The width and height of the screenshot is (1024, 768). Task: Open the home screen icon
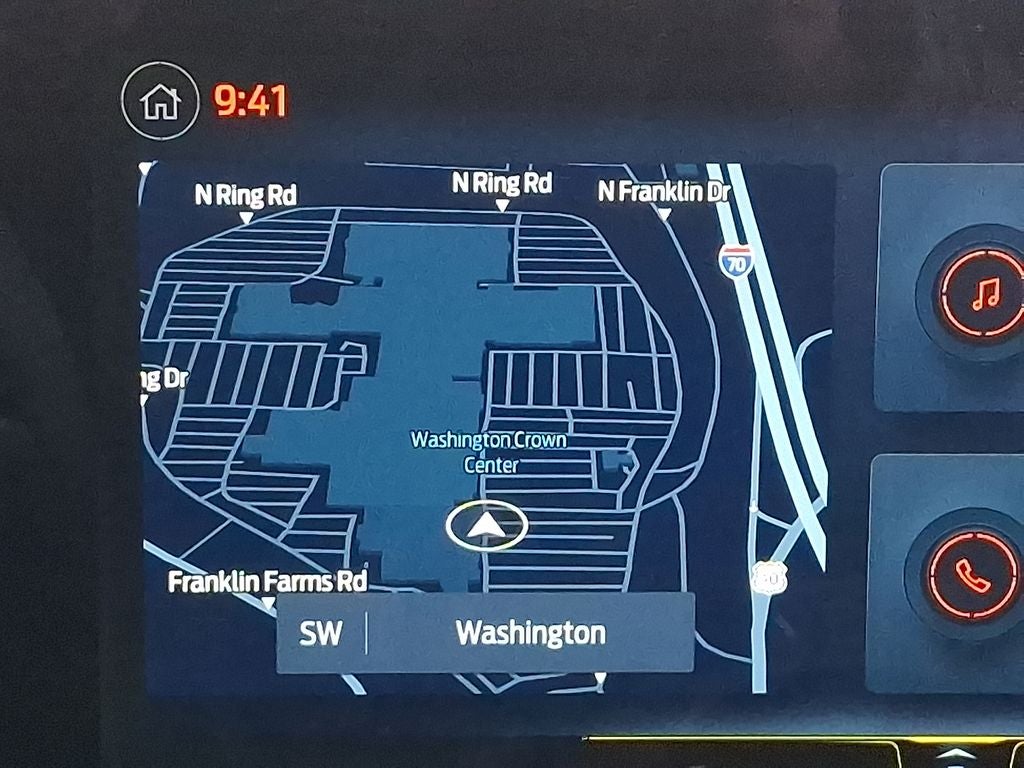(x=160, y=101)
